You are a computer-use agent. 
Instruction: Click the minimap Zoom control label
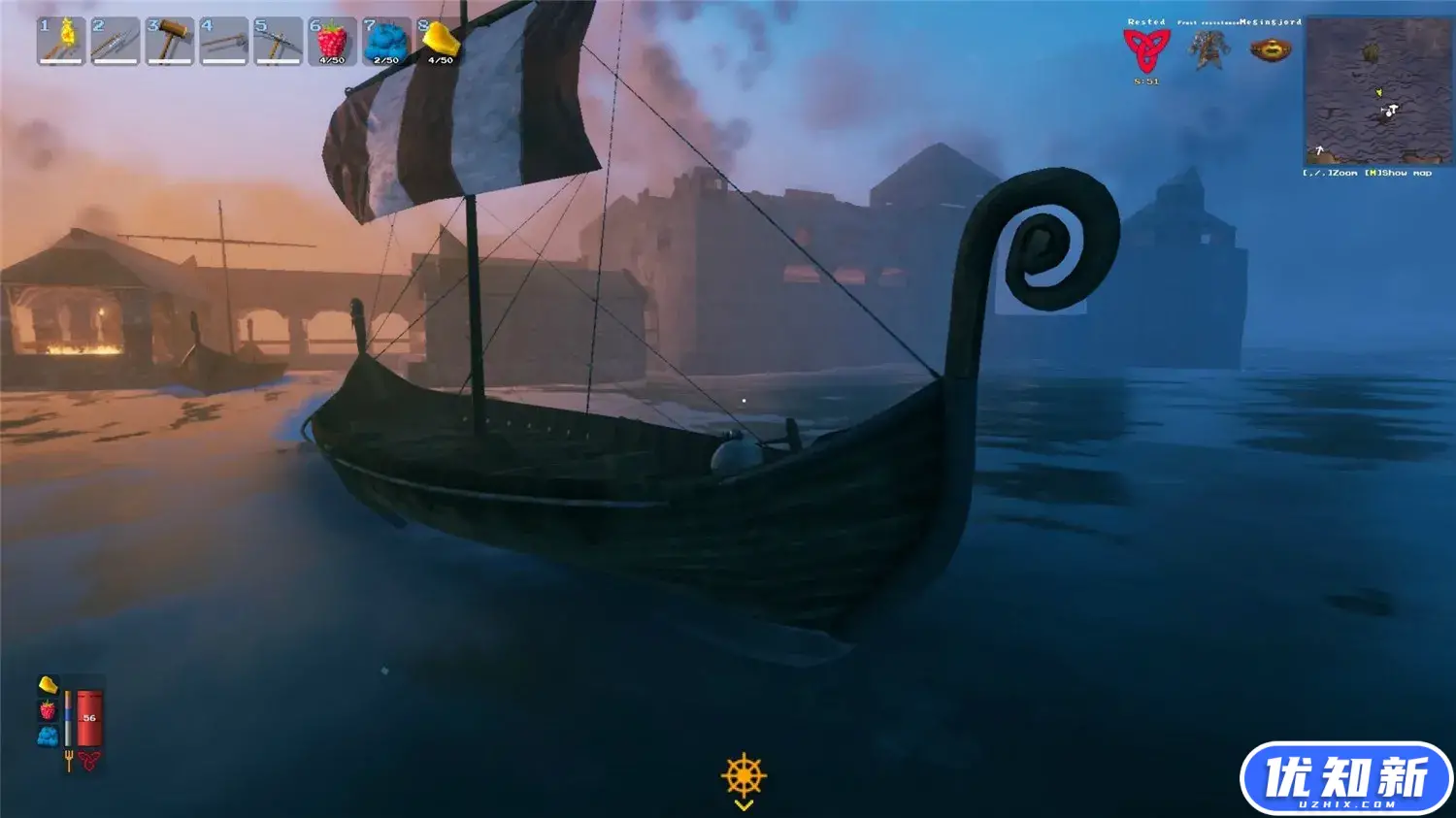(x=1347, y=173)
